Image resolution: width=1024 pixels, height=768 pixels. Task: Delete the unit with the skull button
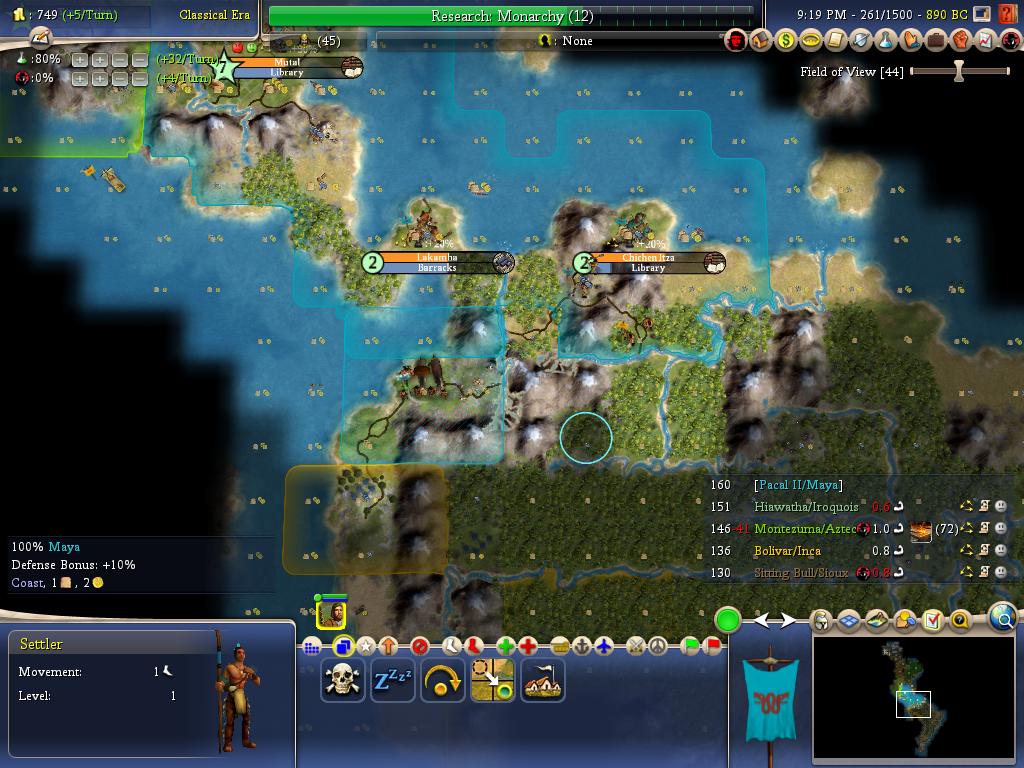(343, 681)
